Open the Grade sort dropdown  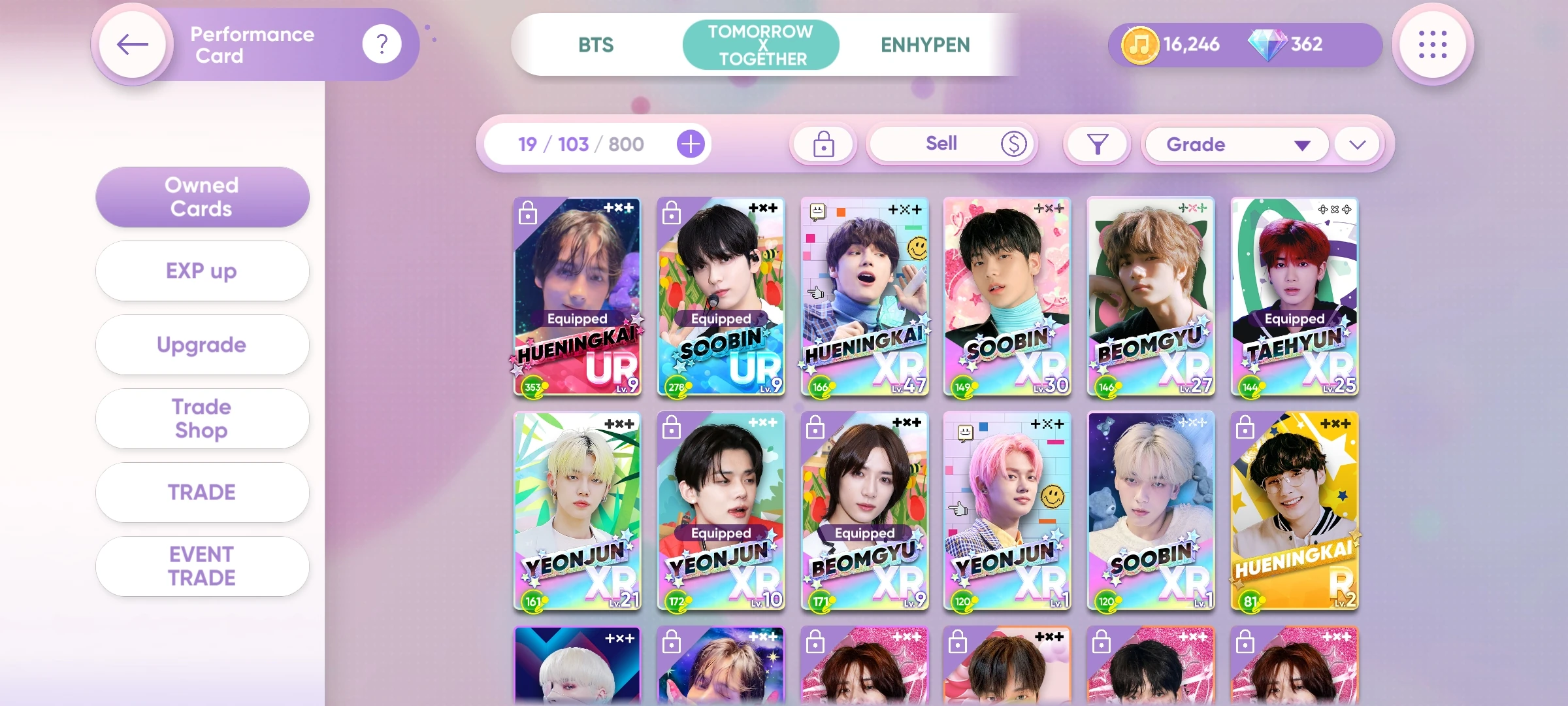coord(1236,144)
